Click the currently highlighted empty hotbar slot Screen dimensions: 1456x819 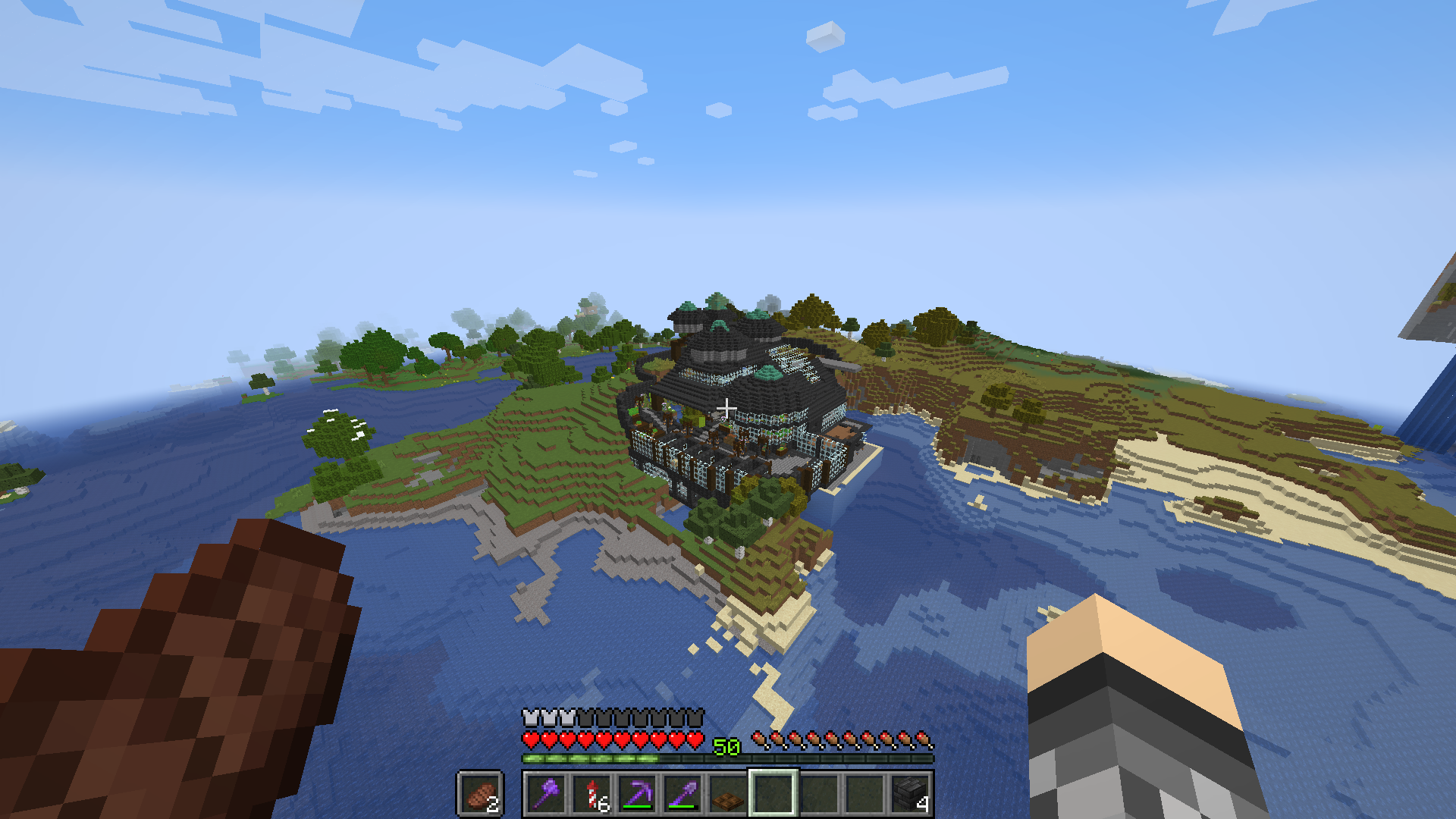click(x=774, y=792)
